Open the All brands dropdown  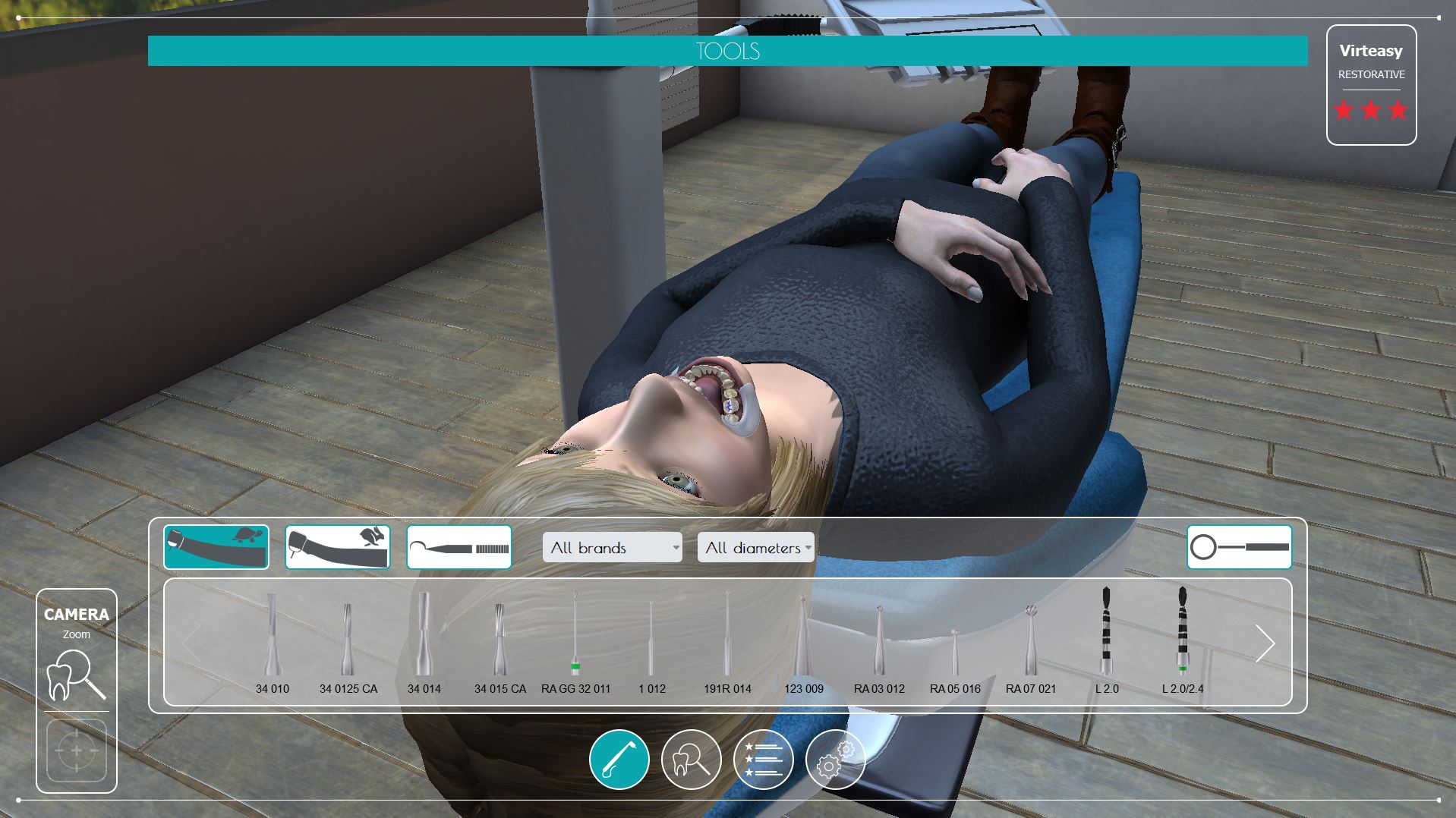(x=612, y=547)
